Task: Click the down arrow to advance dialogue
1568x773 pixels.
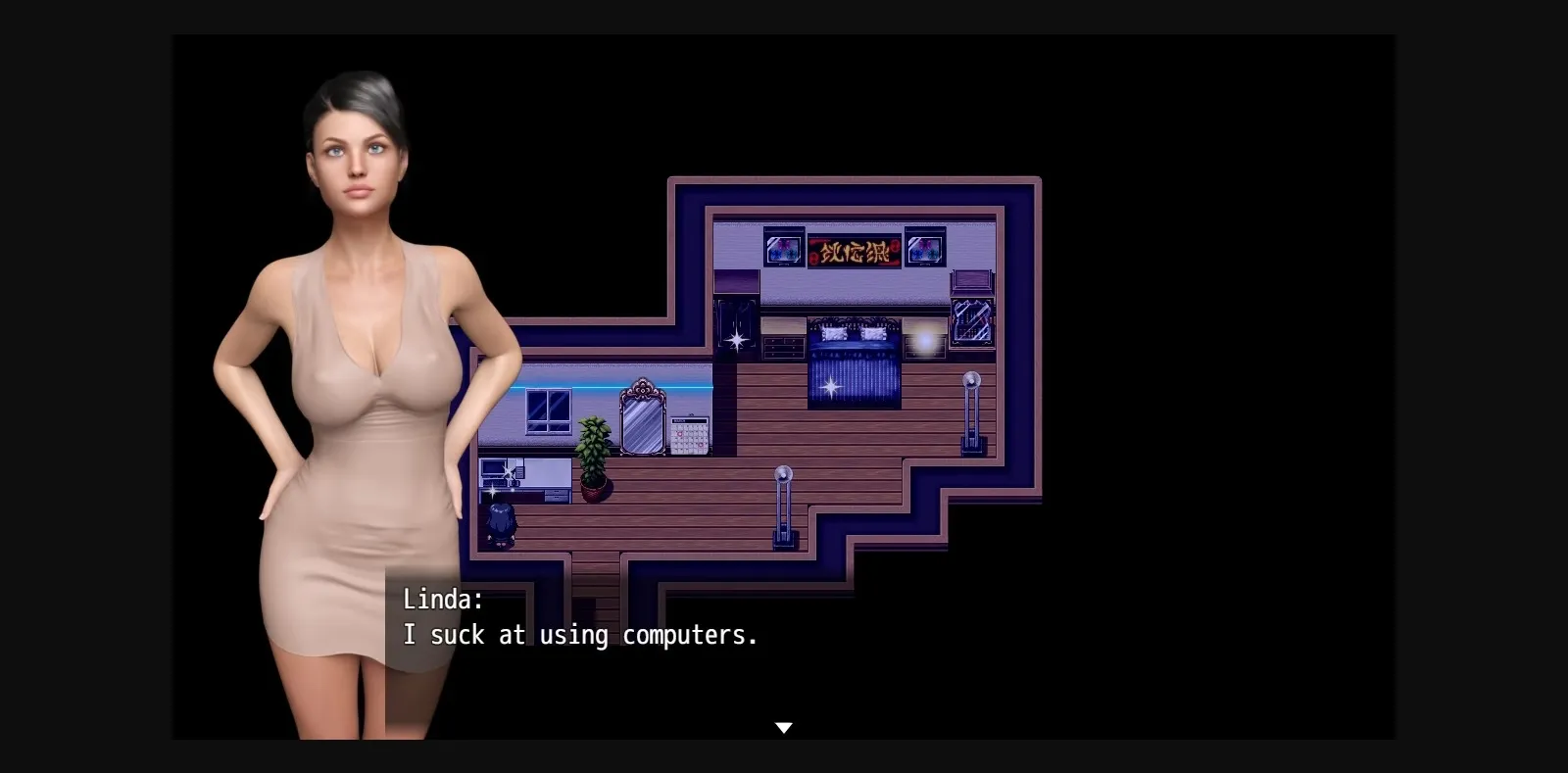Action: click(784, 727)
